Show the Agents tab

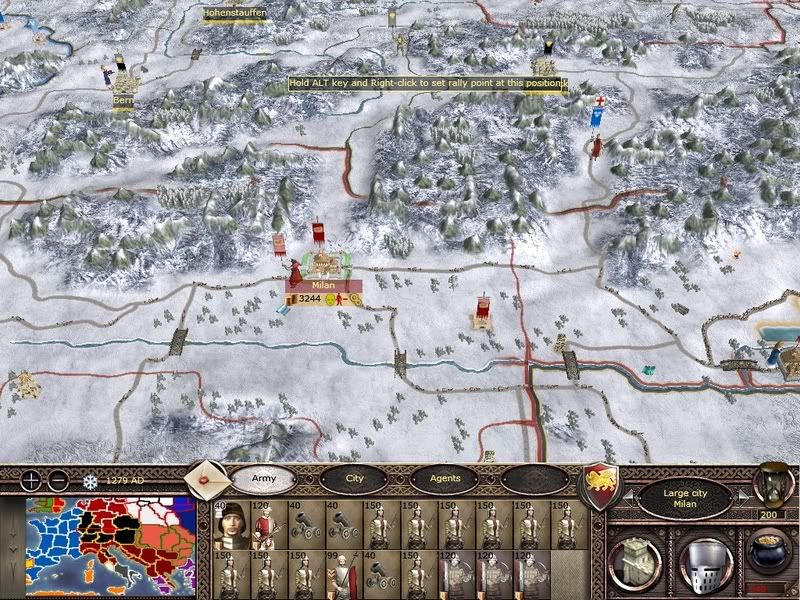pyautogui.click(x=444, y=479)
